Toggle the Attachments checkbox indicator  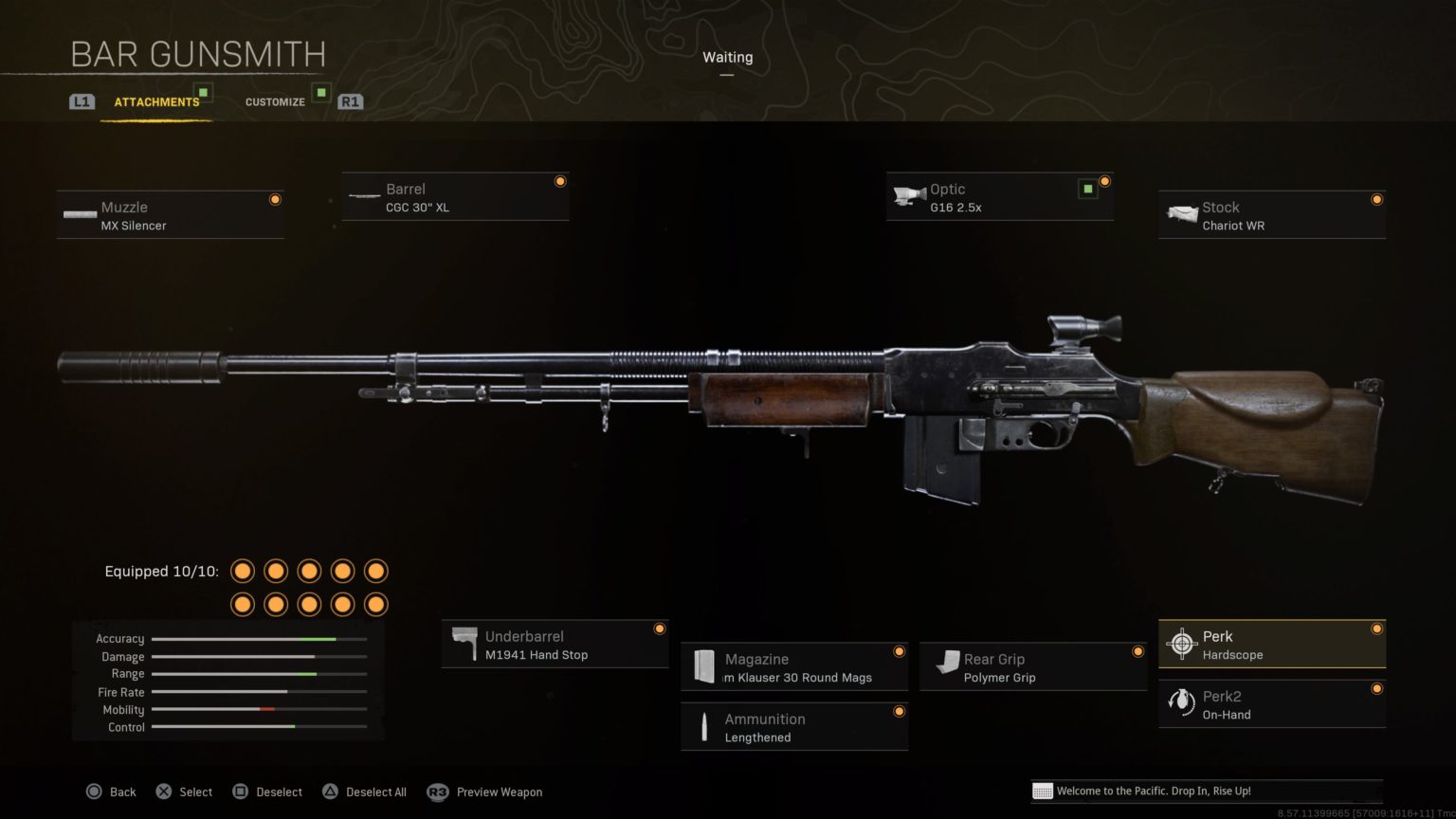click(202, 93)
